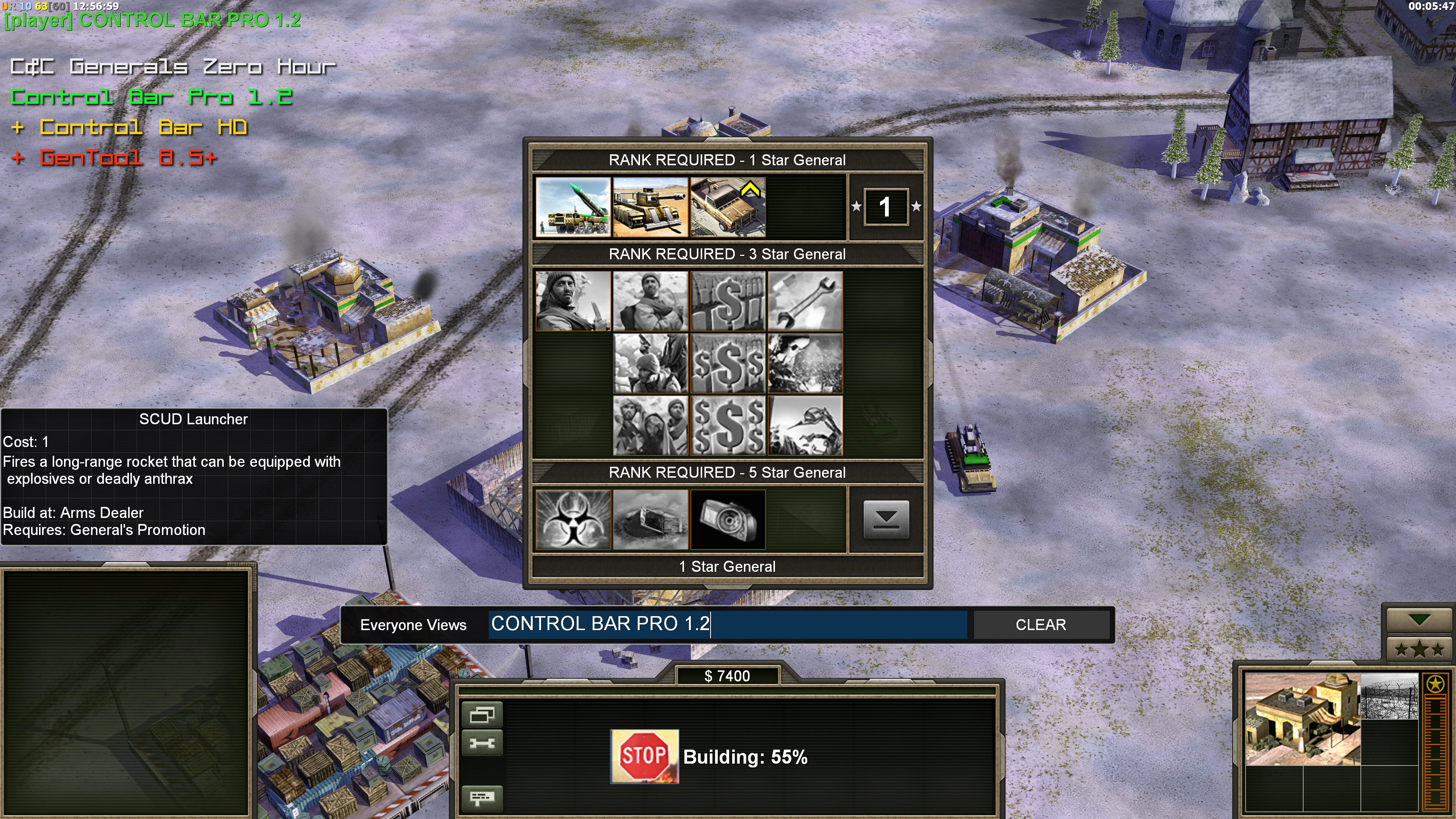Select the SCUD Launcher general's promotion
The image size is (1456, 819).
click(573, 207)
